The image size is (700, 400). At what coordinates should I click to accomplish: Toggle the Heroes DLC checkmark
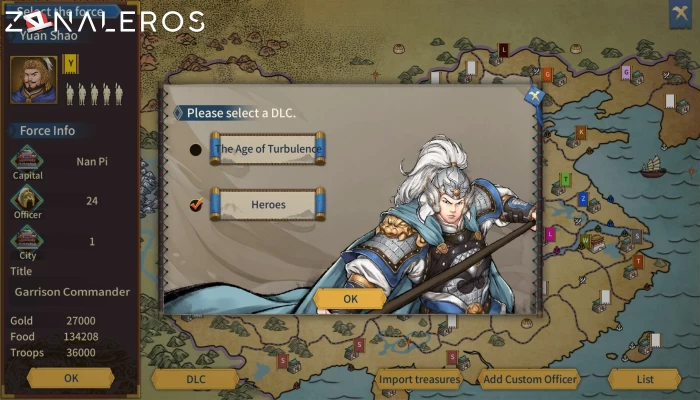[196, 205]
